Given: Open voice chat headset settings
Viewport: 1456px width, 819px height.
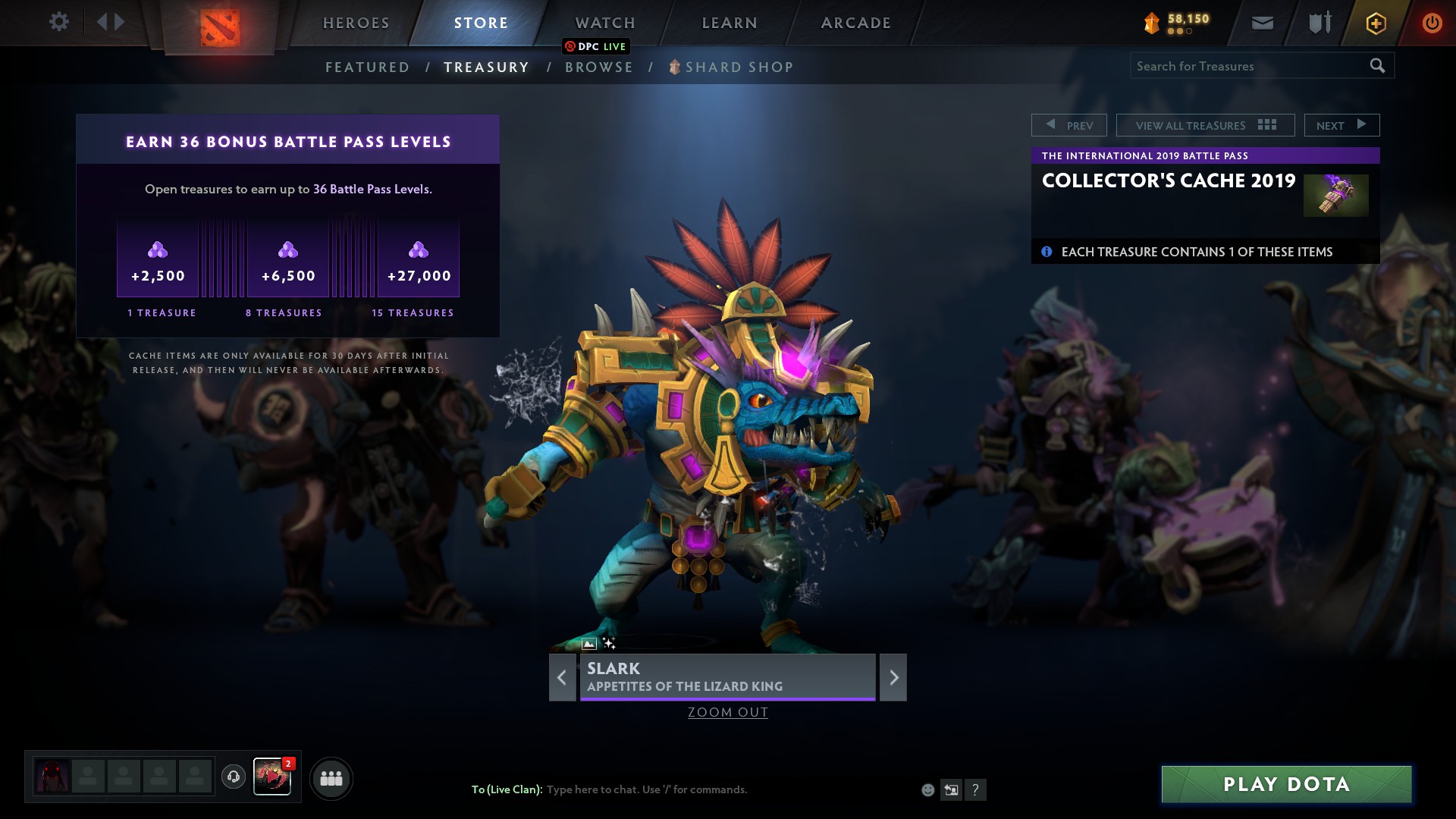Looking at the screenshot, I should point(233,777).
